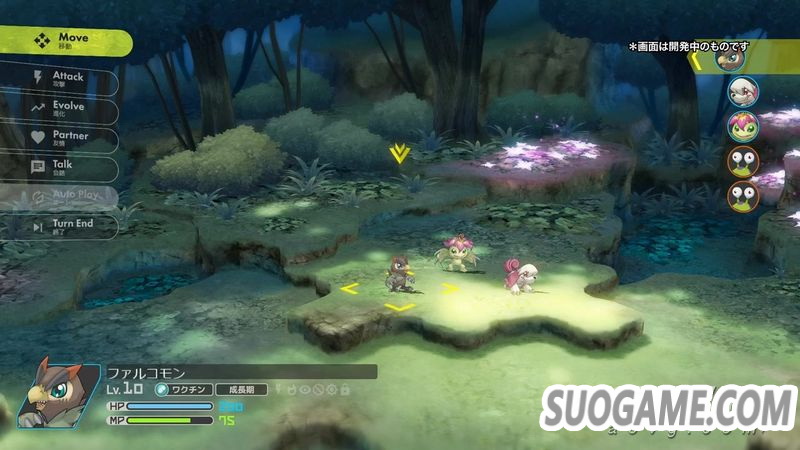Viewport: 800px width, 450px height.
Task: Select Palmon's portrait in the turn order
Action: 743,127
